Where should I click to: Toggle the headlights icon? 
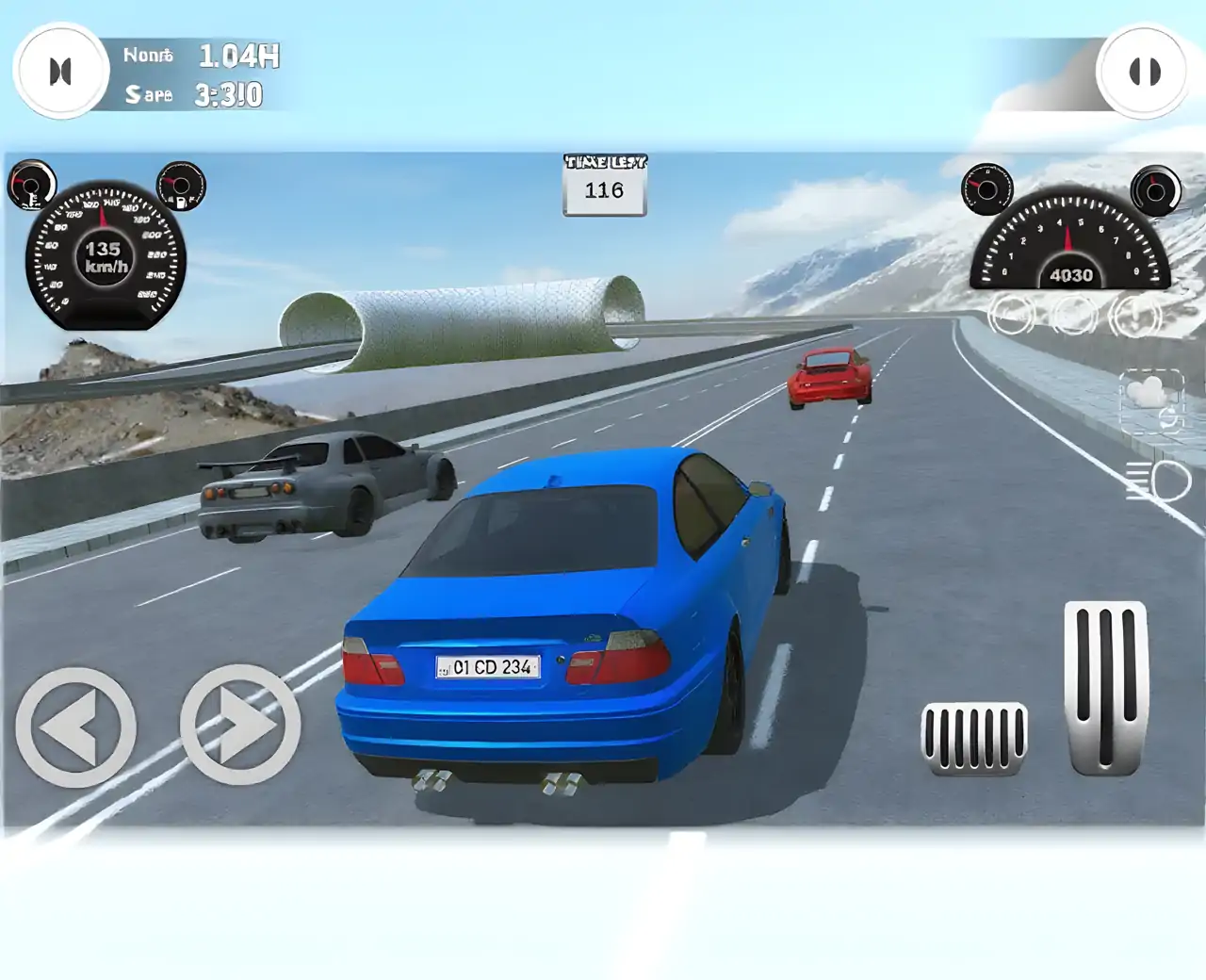(x=1160, y=482)
